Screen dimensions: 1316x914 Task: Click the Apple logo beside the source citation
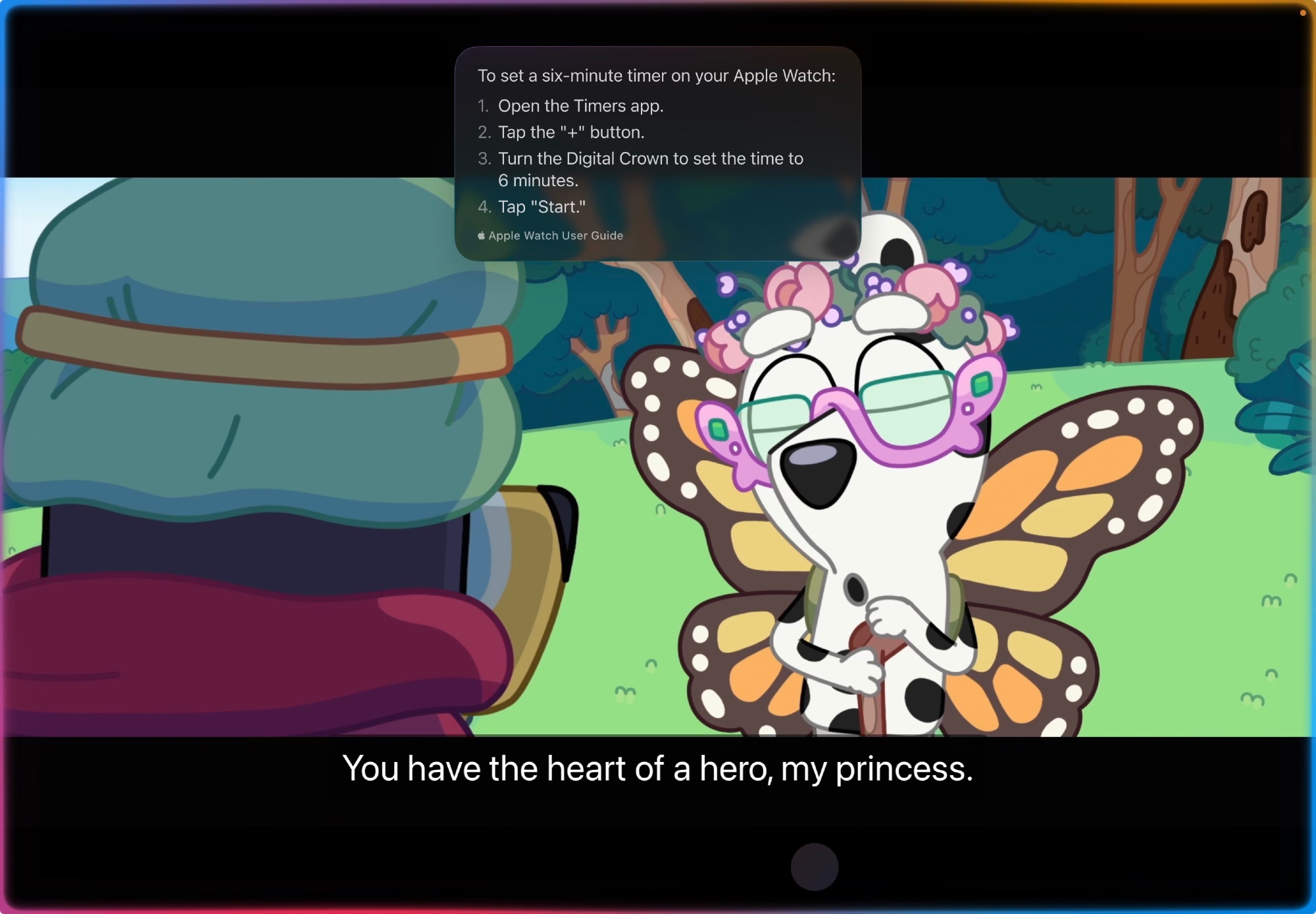click(x=480, y=235)
